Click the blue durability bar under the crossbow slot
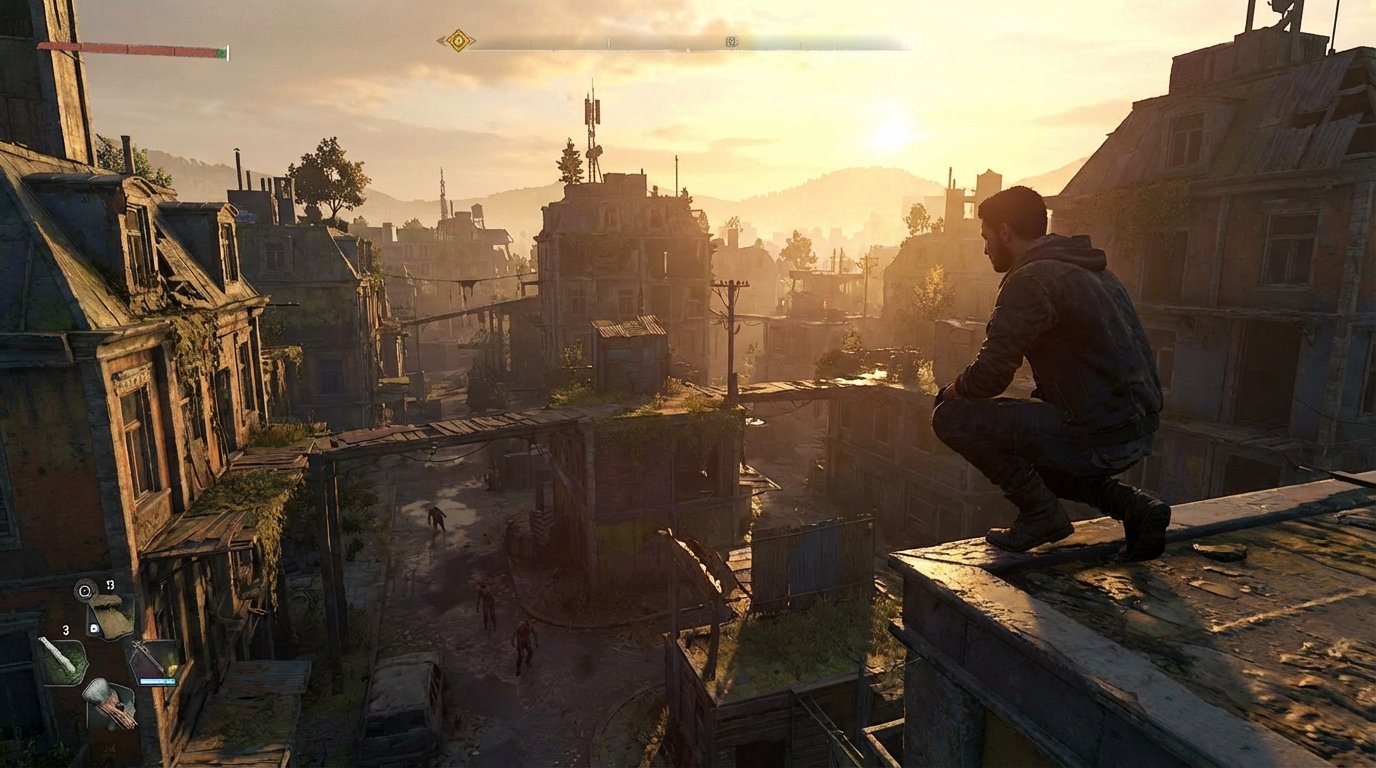Image resolution: width=1376 pixels, height=768 pixels. [x=158, y=680]
